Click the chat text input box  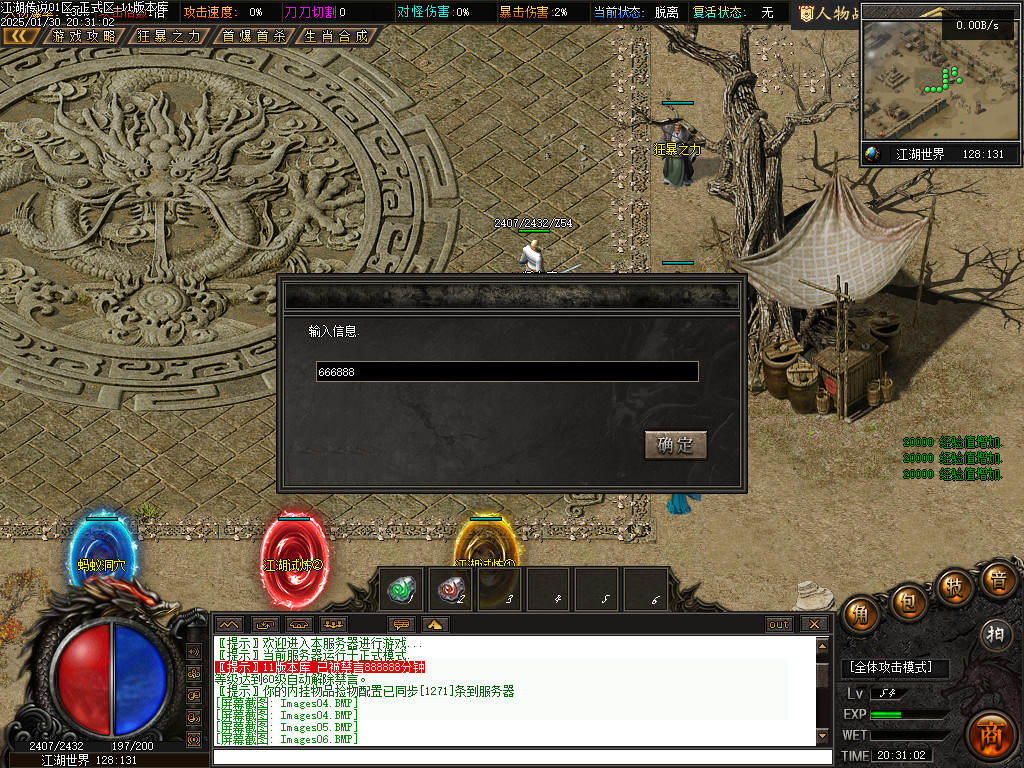pos(520,756)
